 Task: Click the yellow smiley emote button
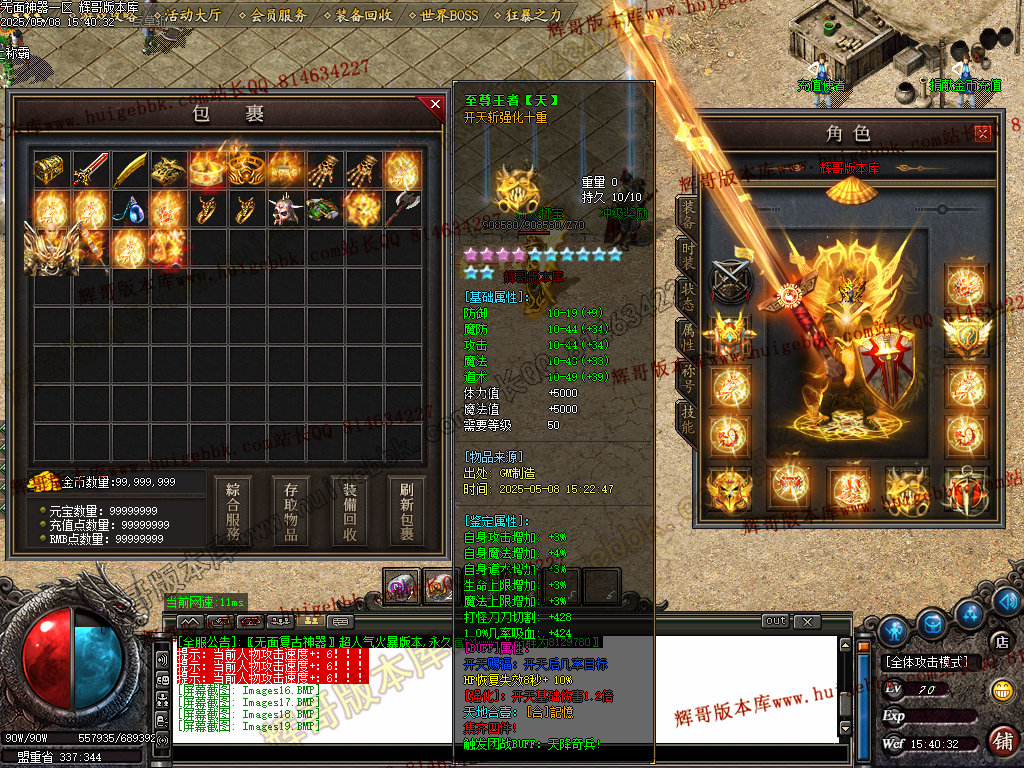pyautogui.click(x=1001, y=690)
